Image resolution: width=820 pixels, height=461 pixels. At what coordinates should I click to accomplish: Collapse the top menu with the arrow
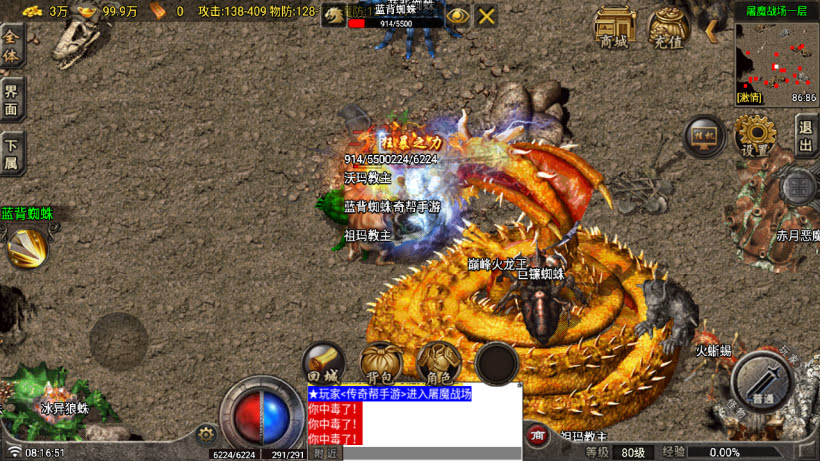click(x=712, y=30)
